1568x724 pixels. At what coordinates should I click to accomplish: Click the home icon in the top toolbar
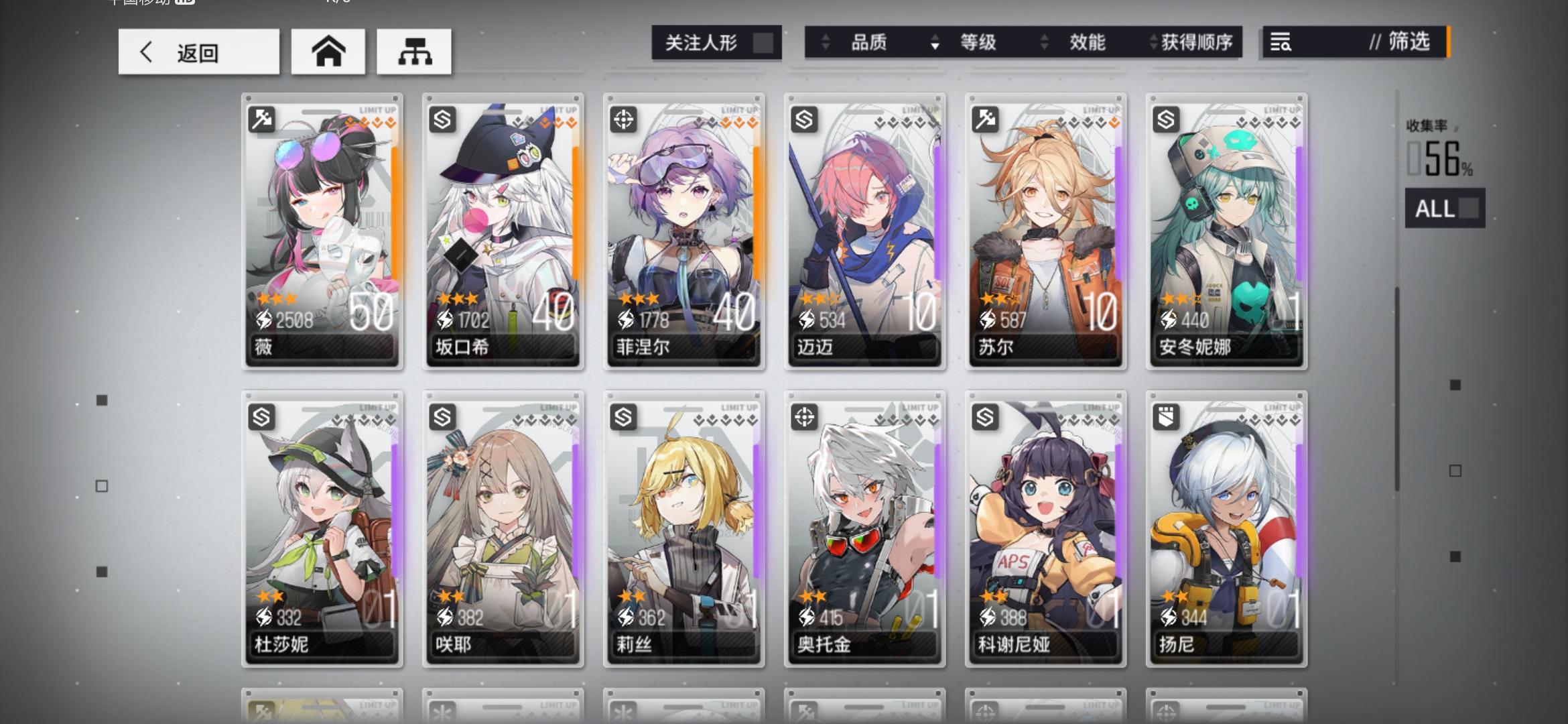coord(328,52)
